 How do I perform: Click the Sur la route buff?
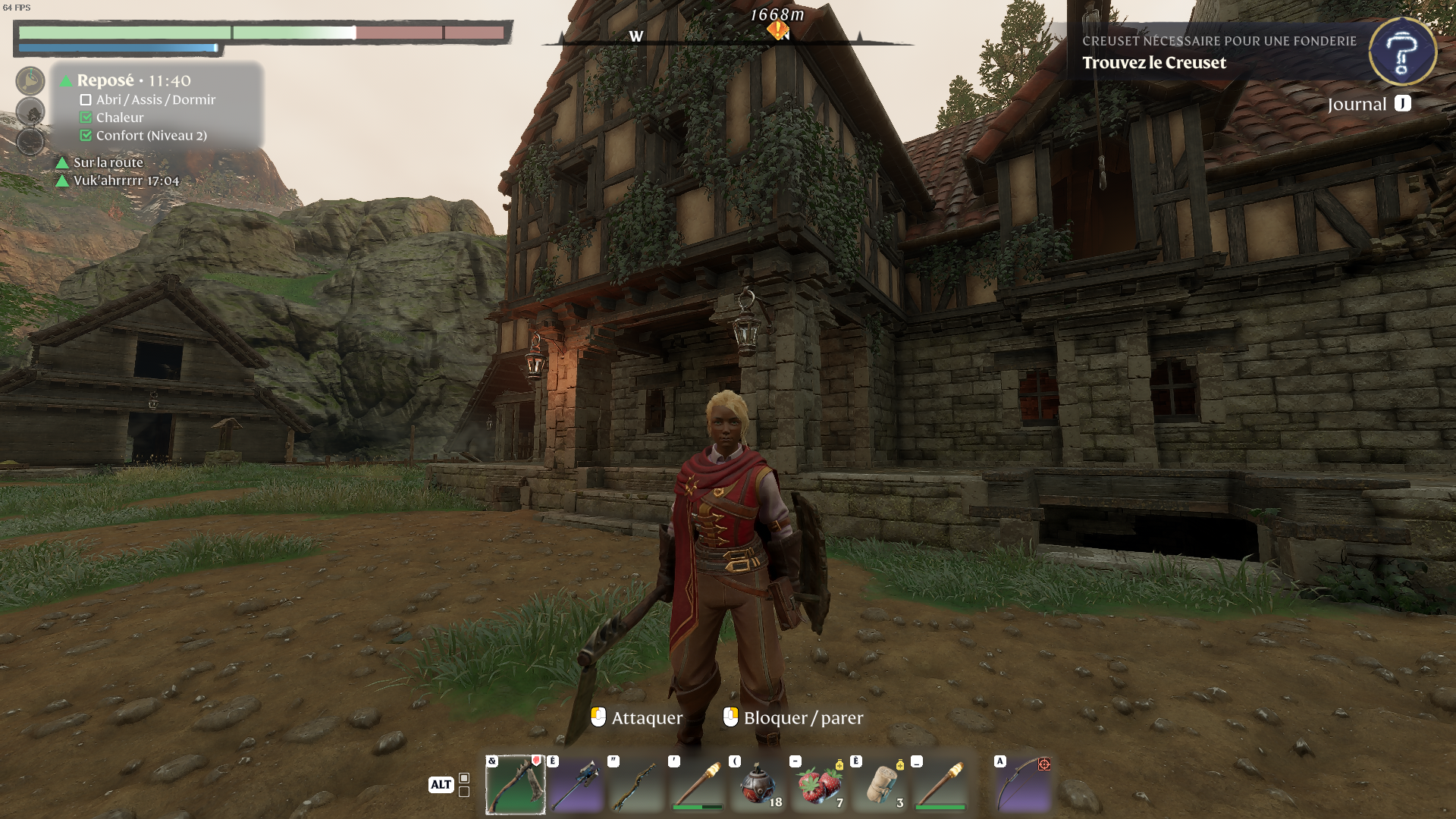(108, 162)
